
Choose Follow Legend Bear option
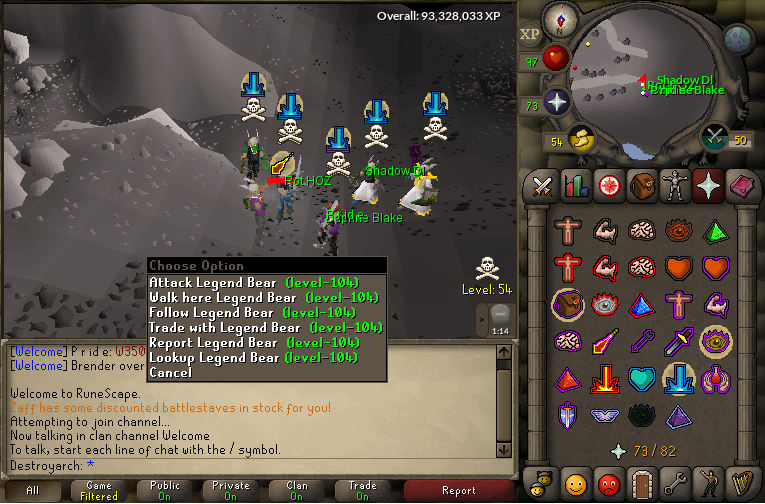(x=265, y=313)
